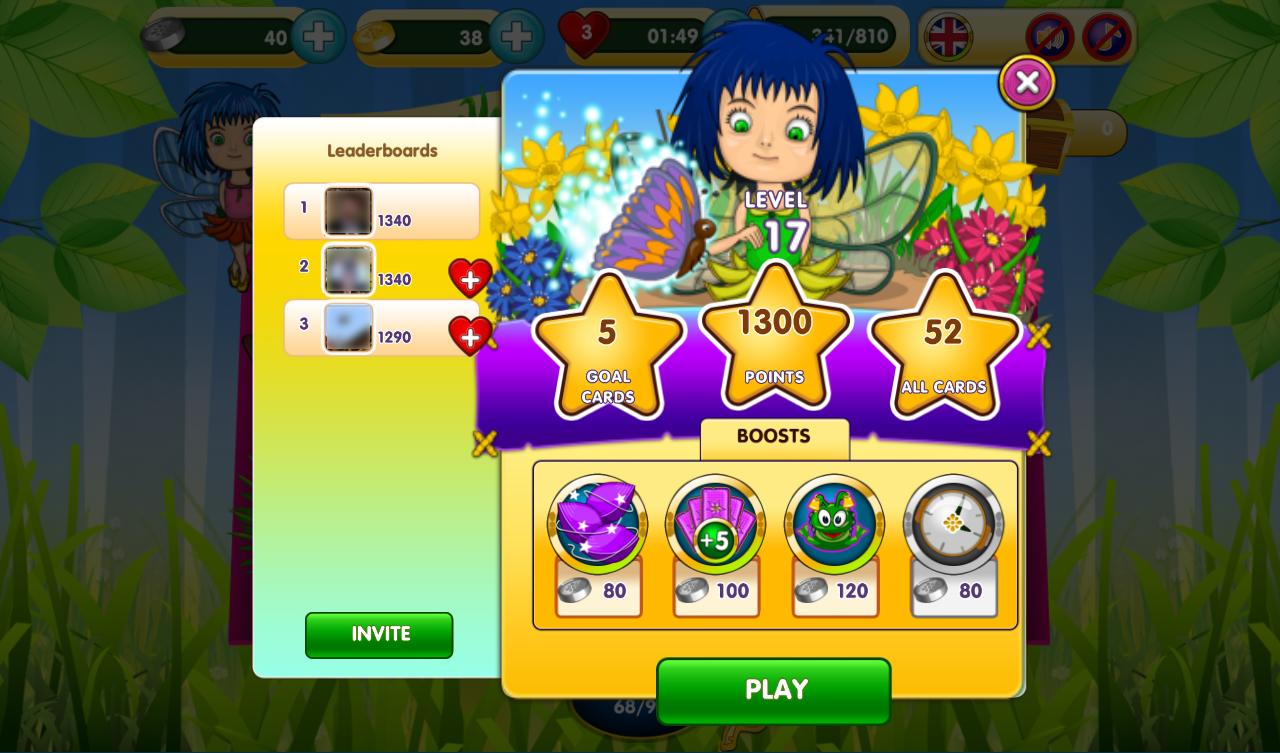Viewport: 1280px width, 753px height.
Task: Add rank 2 player as friend
Action: pos(470,278)
